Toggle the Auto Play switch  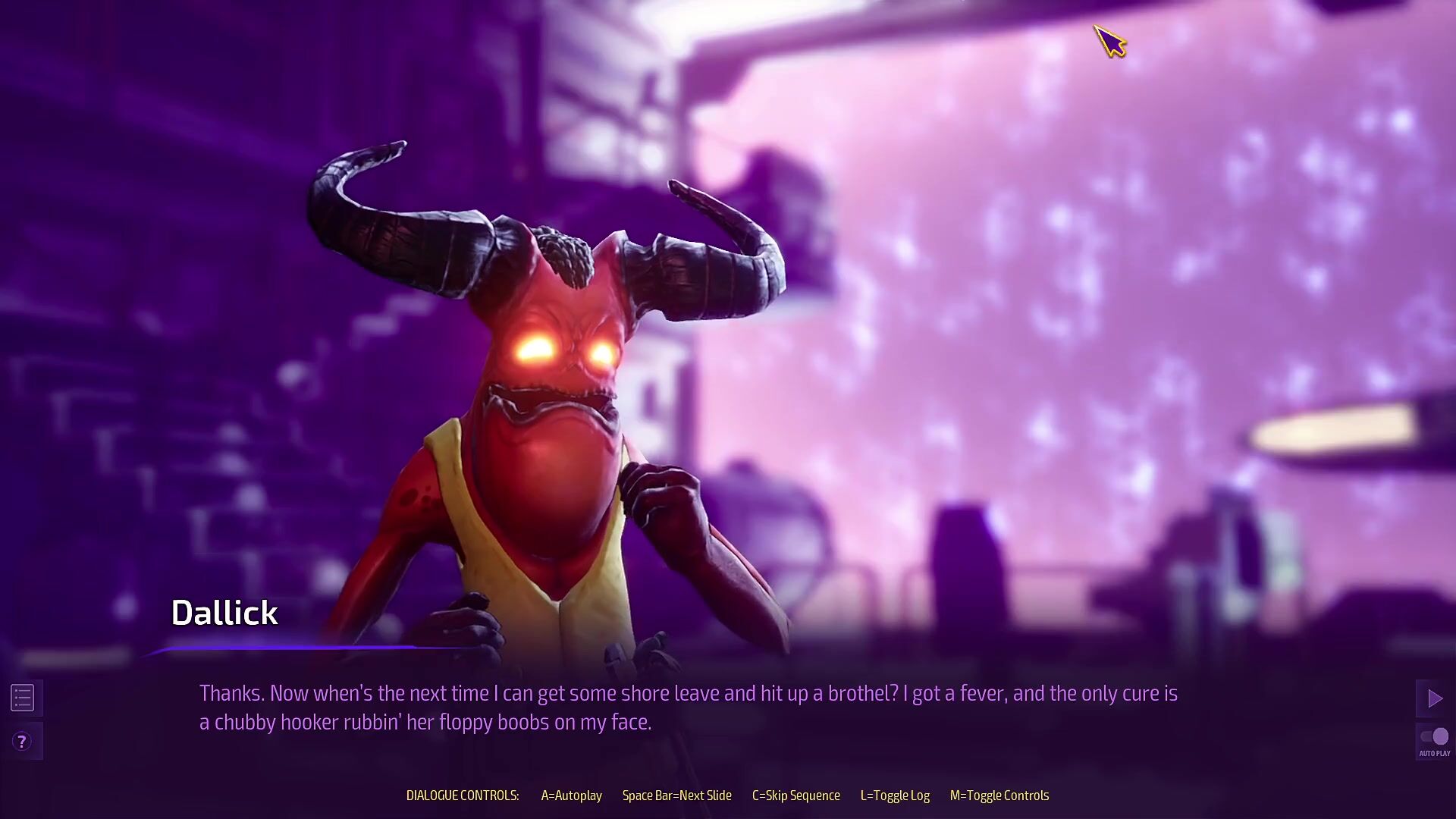tap(1434, 737)
